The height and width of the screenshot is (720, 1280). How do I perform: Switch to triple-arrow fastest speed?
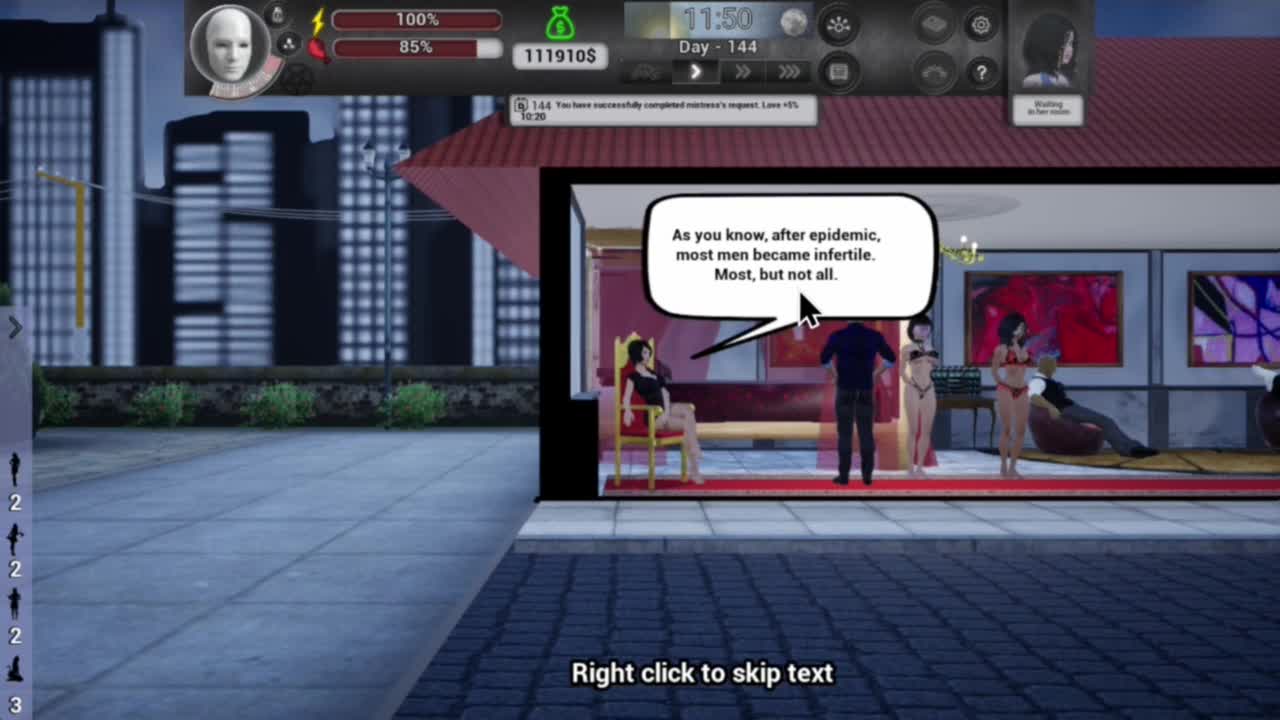coord(789,71)
